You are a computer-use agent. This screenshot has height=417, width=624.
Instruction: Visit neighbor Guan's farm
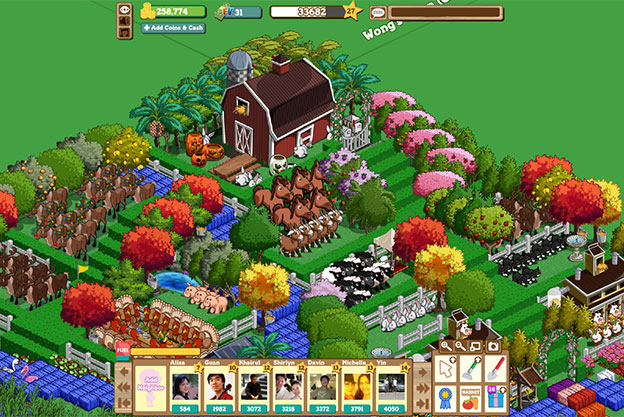(217, 386)
